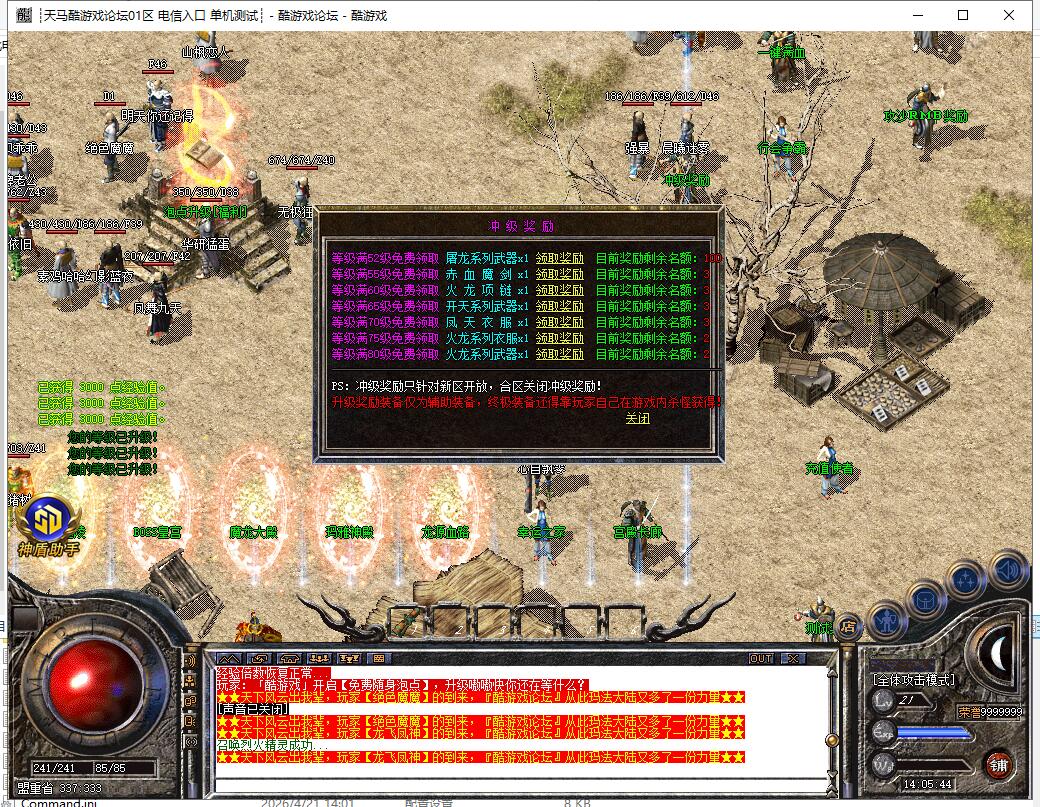Open the 店 shop button

(x=848, y=627)
